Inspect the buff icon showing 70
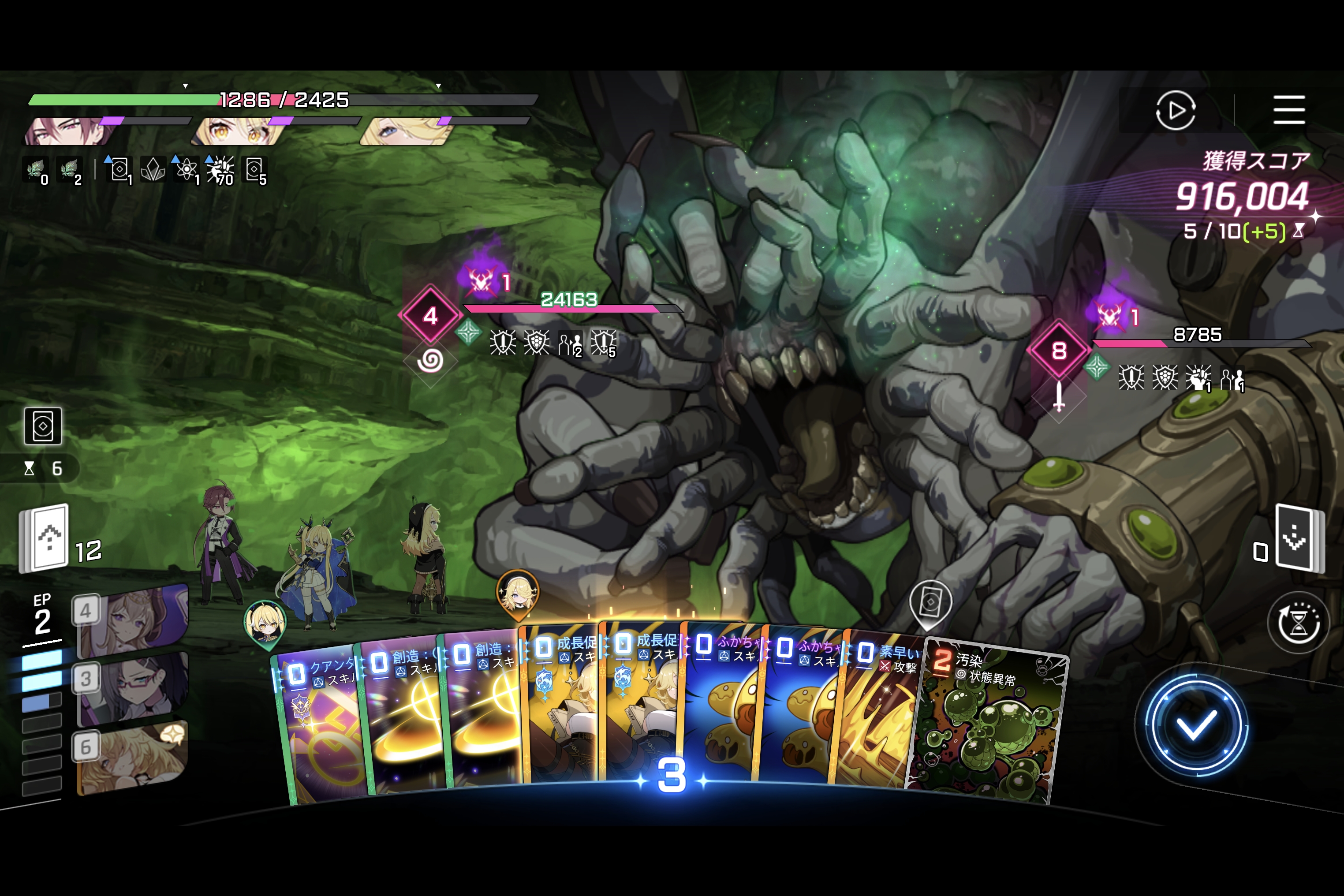This screenshot has height=896, width=1344. [x=220, y=170]
